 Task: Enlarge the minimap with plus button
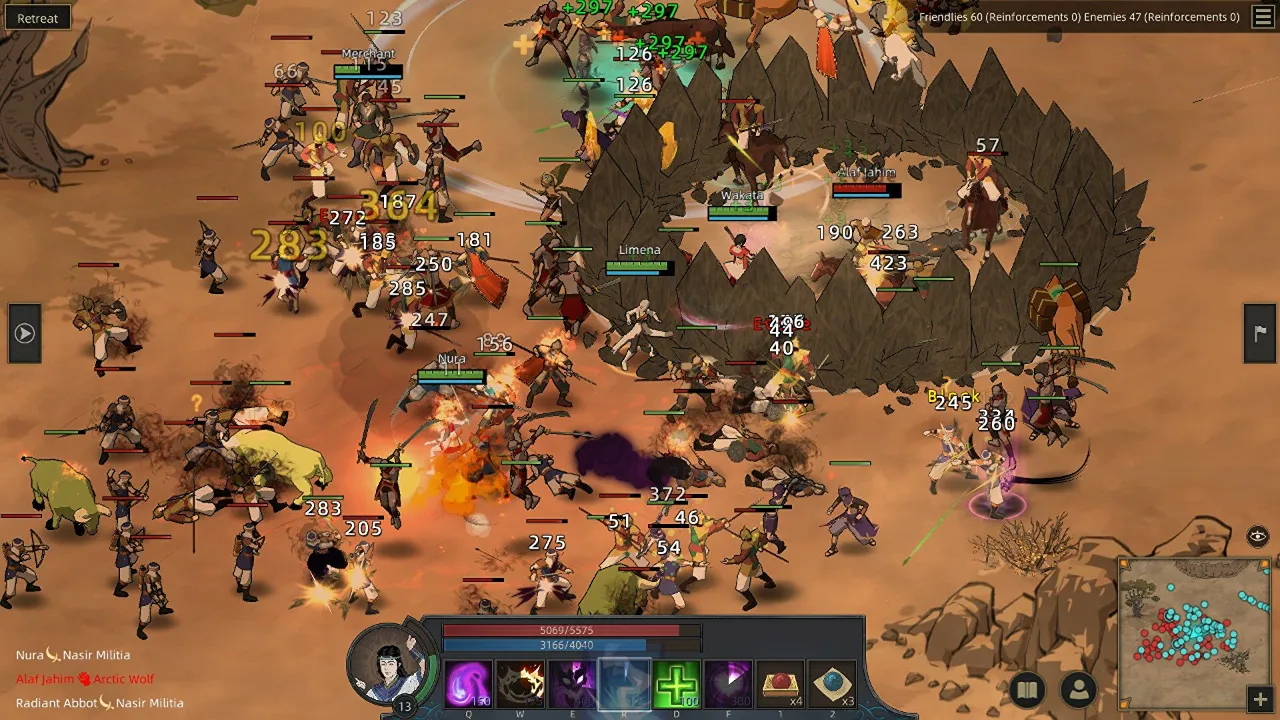[1260, 698]
